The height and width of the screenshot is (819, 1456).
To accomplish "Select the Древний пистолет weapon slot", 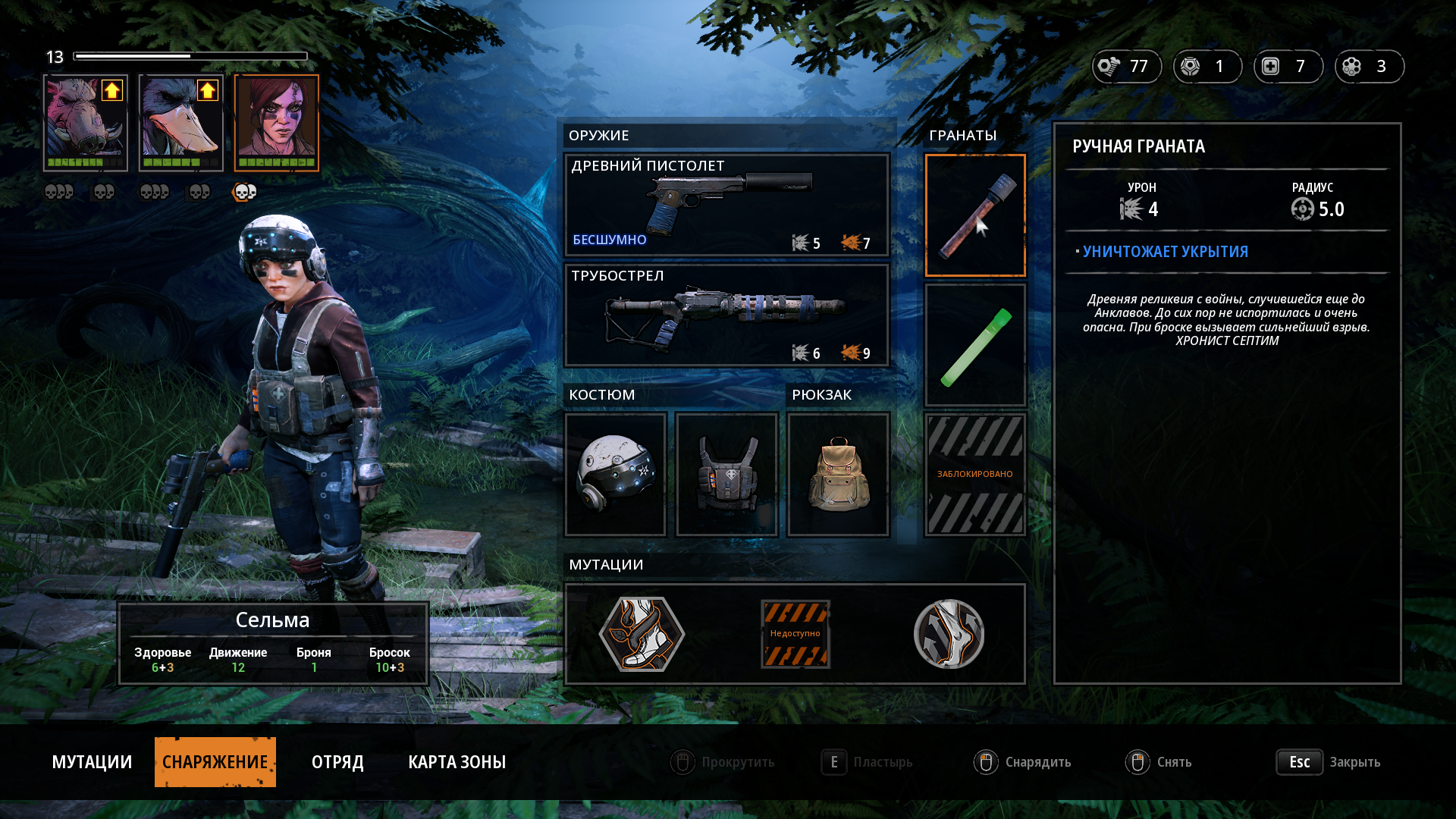I will (726, 205).
